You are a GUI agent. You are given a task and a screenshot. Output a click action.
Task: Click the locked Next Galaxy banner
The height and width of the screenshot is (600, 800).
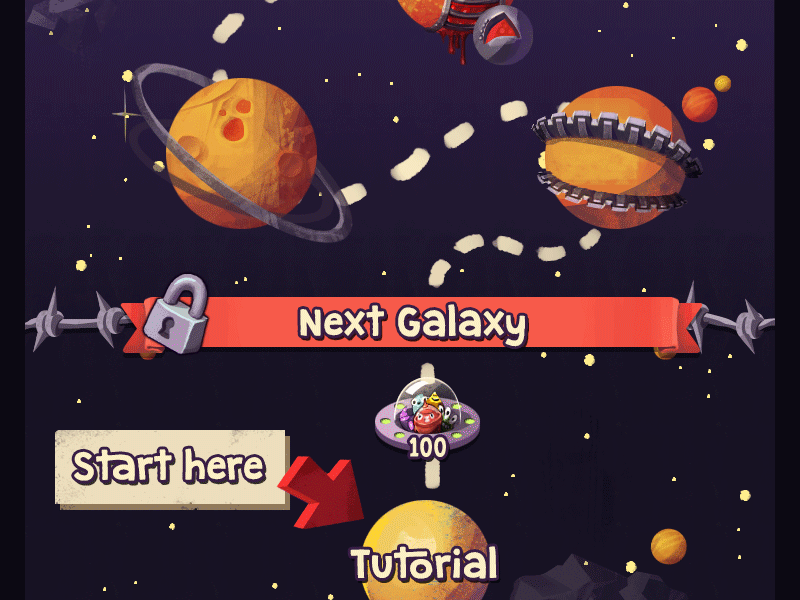click(x=412, y=323)
